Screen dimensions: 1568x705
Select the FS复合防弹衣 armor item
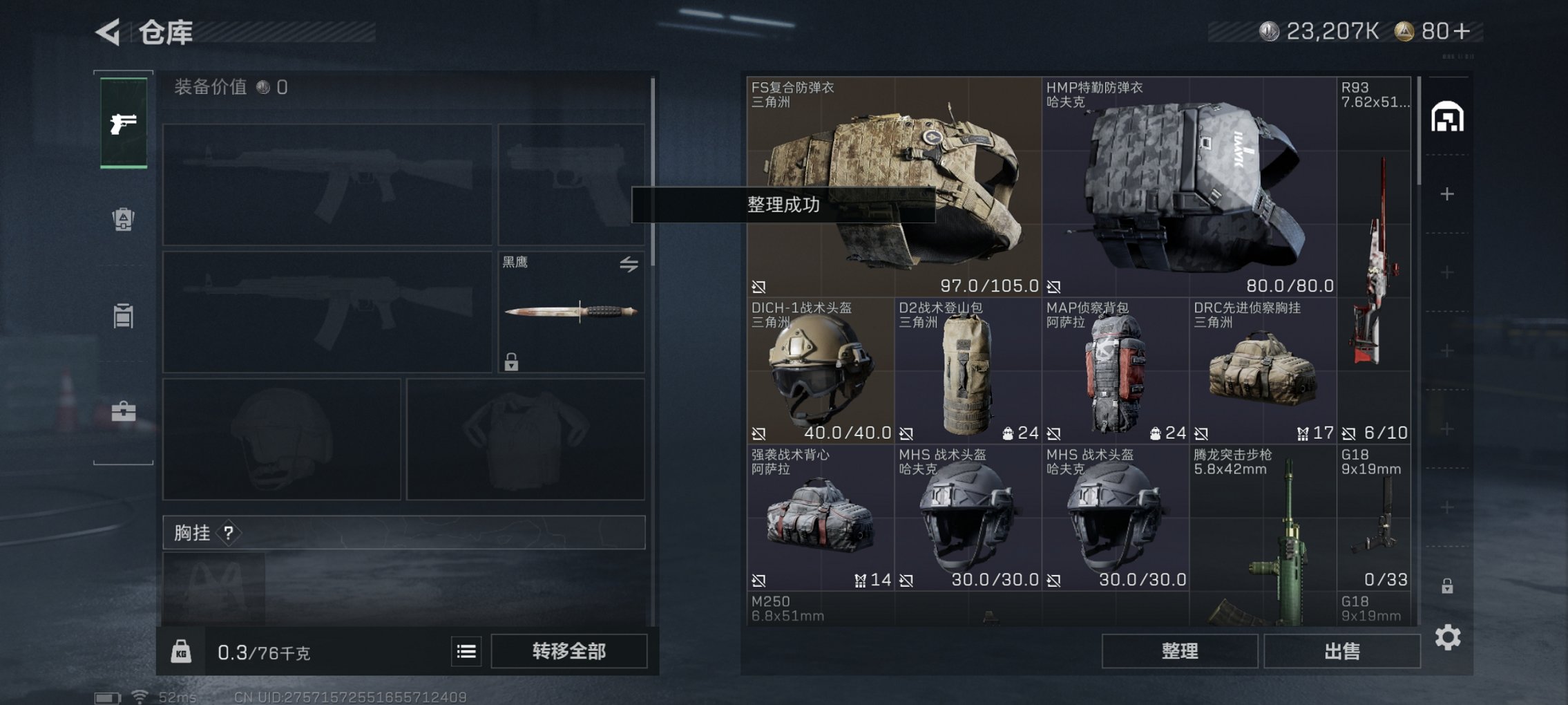tap(893, 187)
